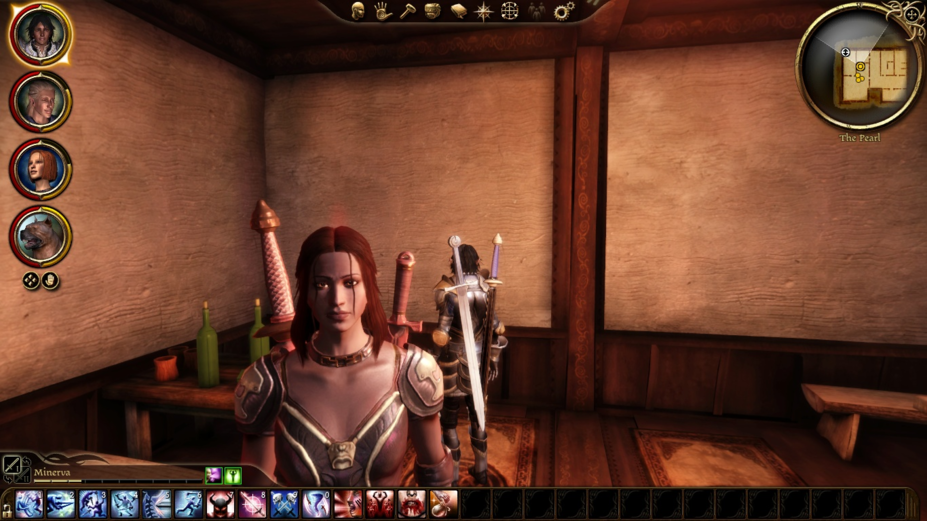Use the first quickbar ability in slot 1
Image resolution: width=927 pixels, height=521 pixels.
tap(29, 504)
